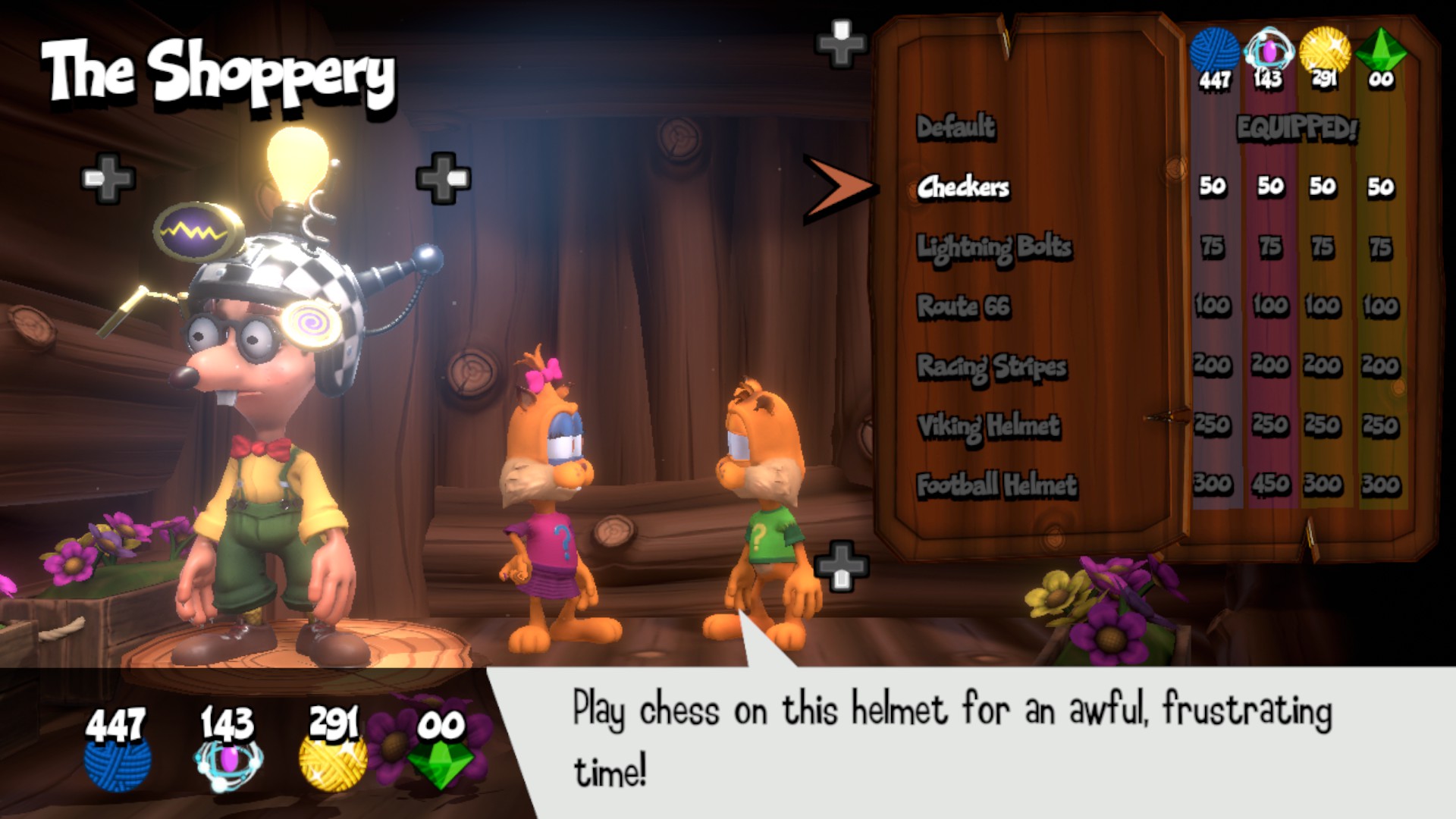
Task: Pick the Football Helmet entry
Action: (996, 485)
